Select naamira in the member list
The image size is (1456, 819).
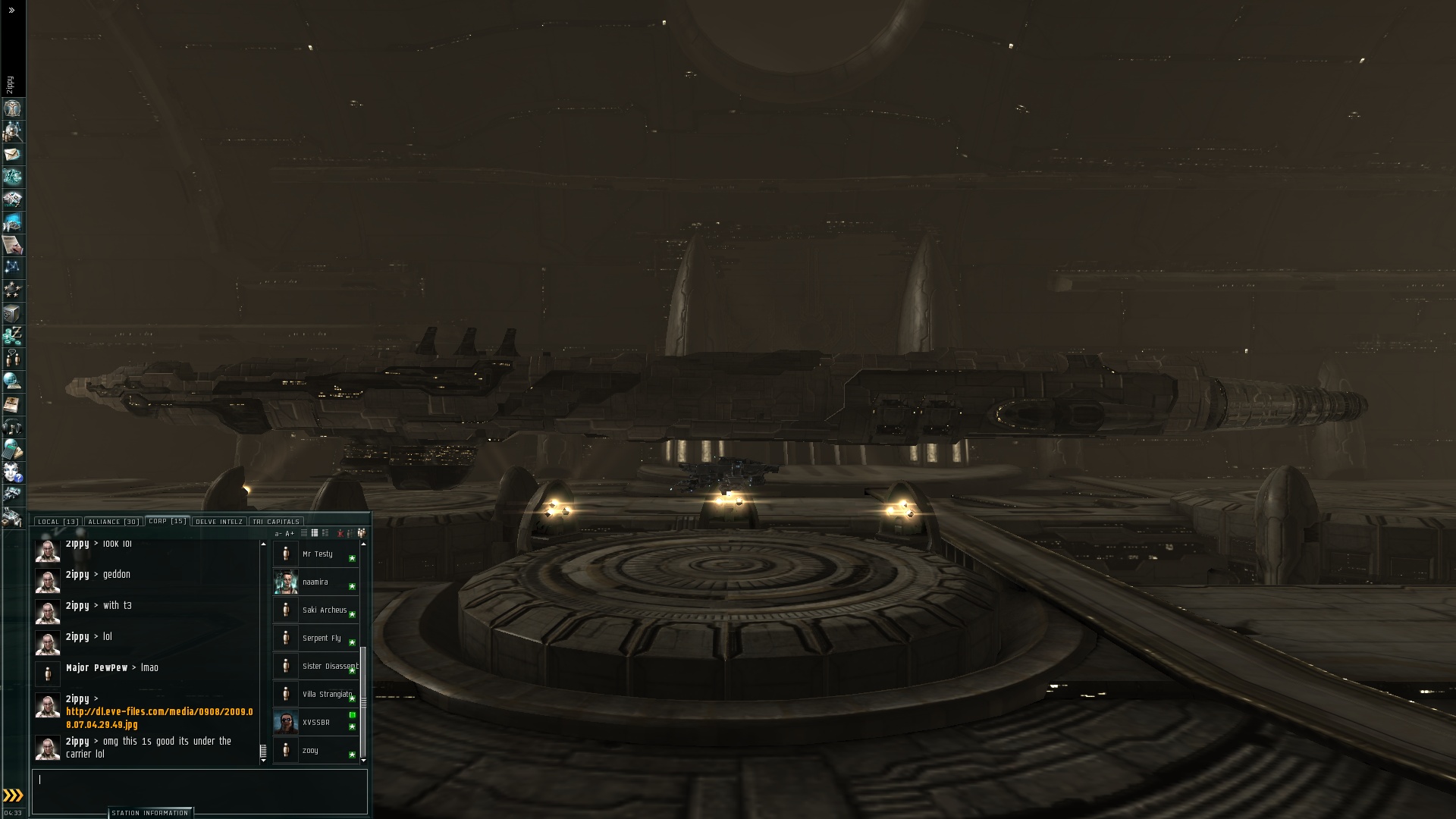[x=315, y=582]
